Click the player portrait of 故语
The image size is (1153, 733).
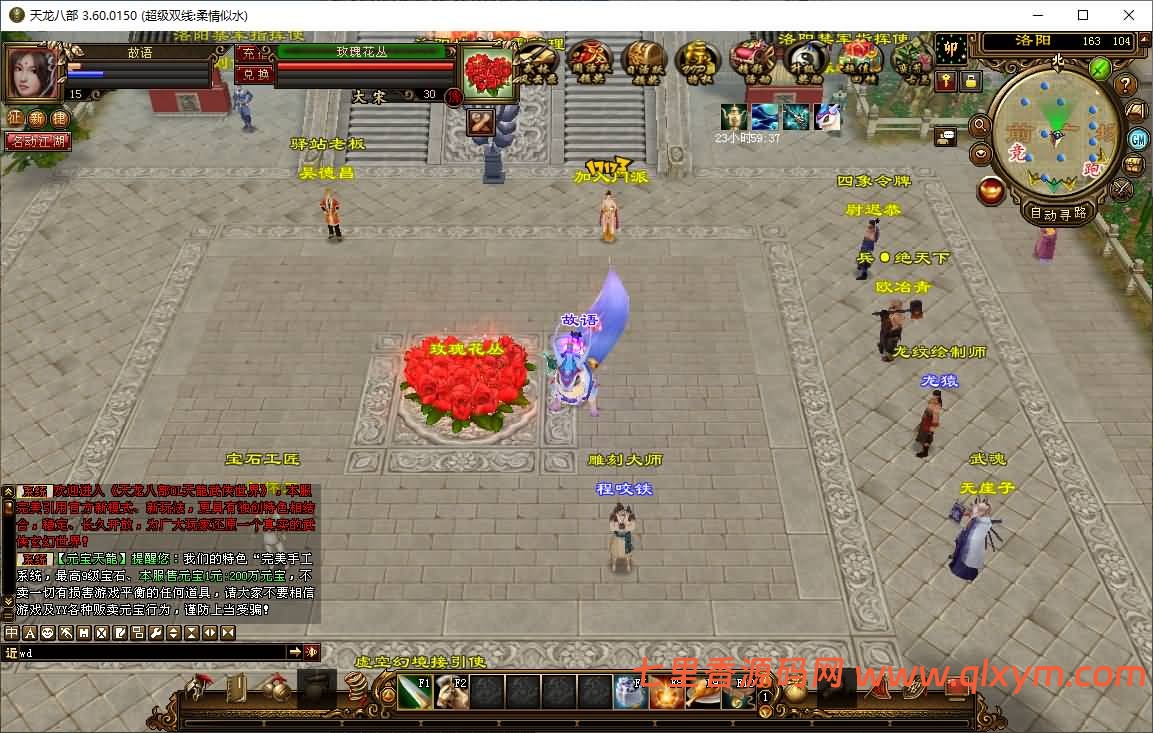pyautogui.click(x=32, y=71)
